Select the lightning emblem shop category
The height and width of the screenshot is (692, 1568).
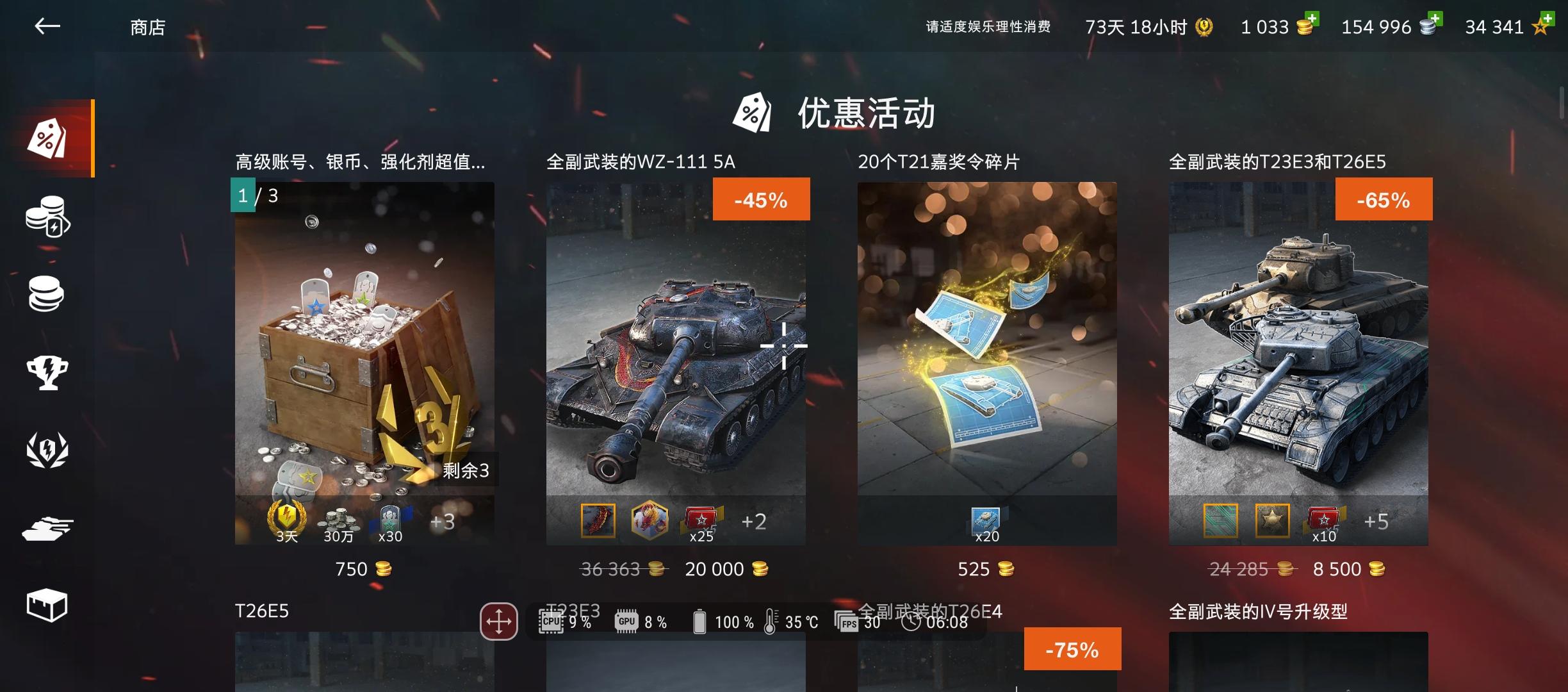(47, 449)
